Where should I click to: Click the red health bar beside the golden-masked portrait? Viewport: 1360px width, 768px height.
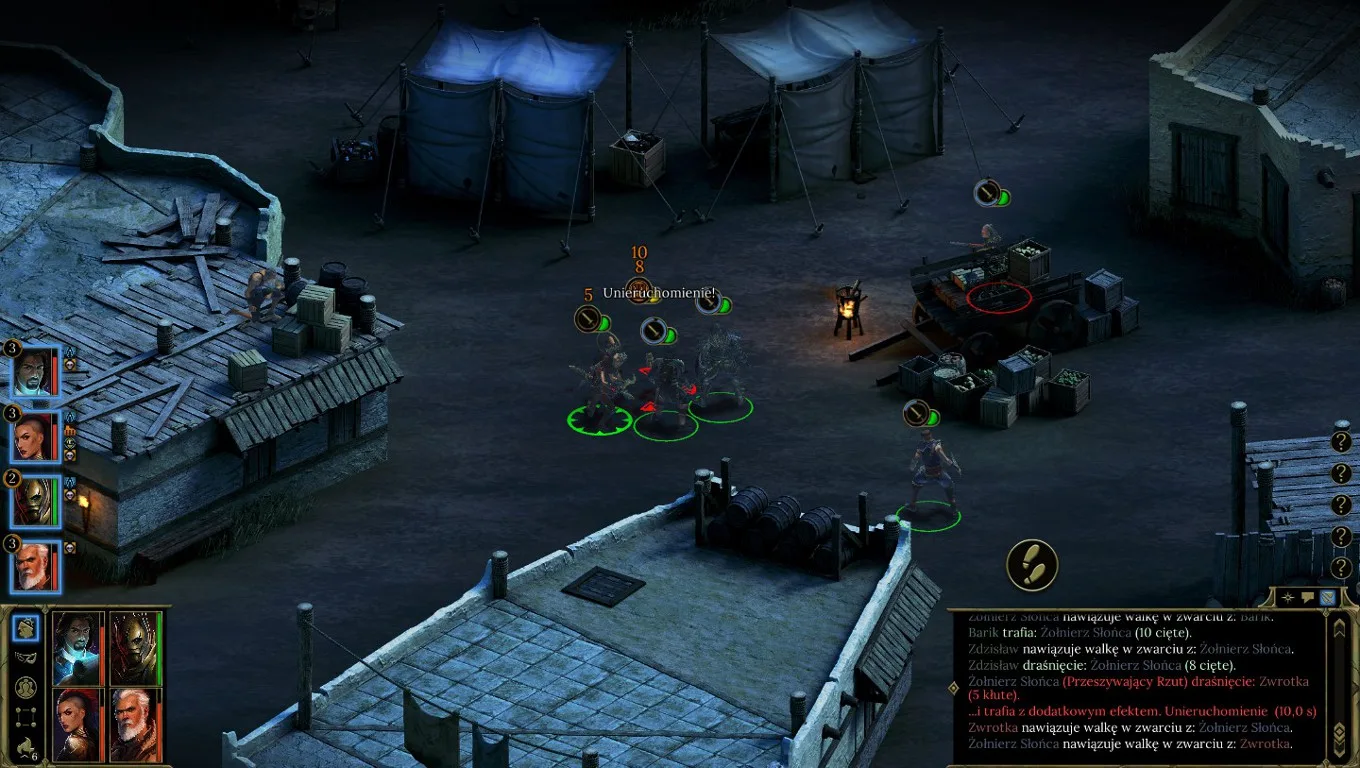(102, 648)
